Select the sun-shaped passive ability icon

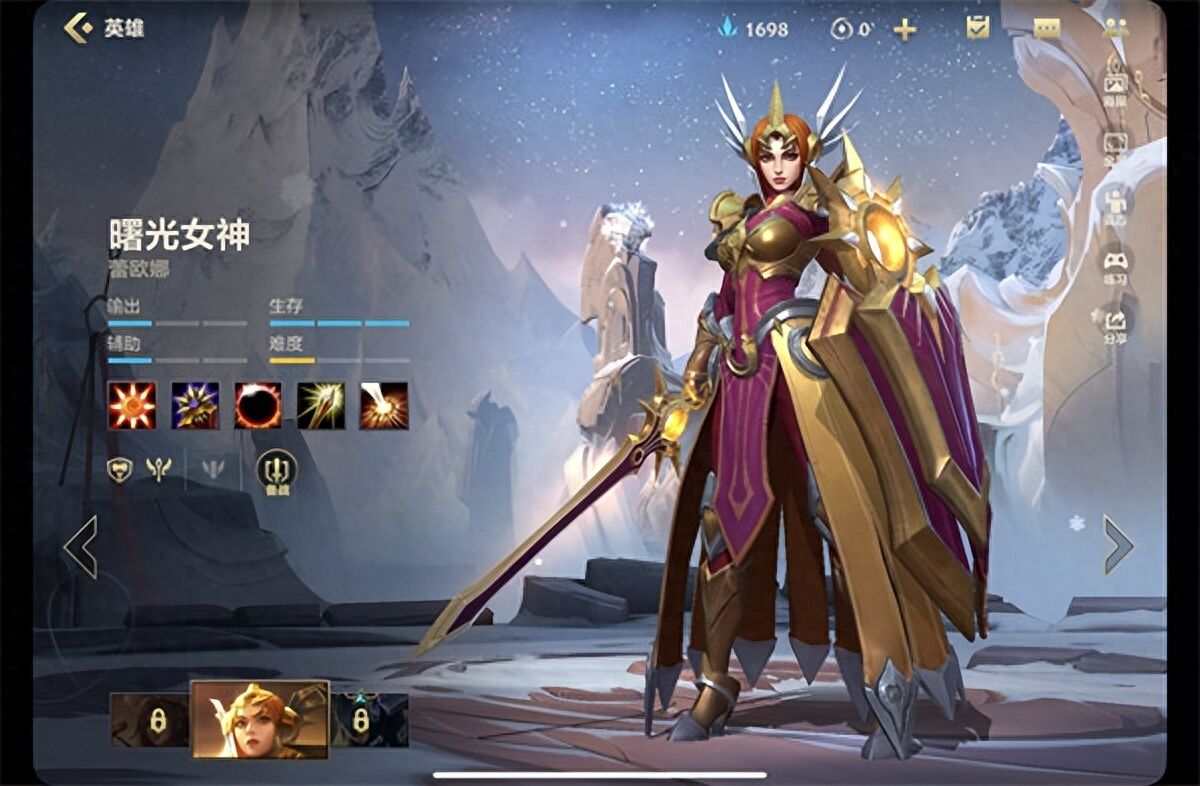click(x=132, y=405)
